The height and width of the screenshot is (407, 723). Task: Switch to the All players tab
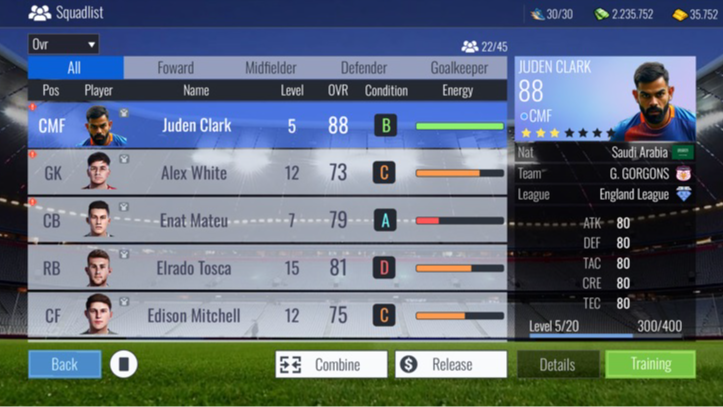pos(75,68)
